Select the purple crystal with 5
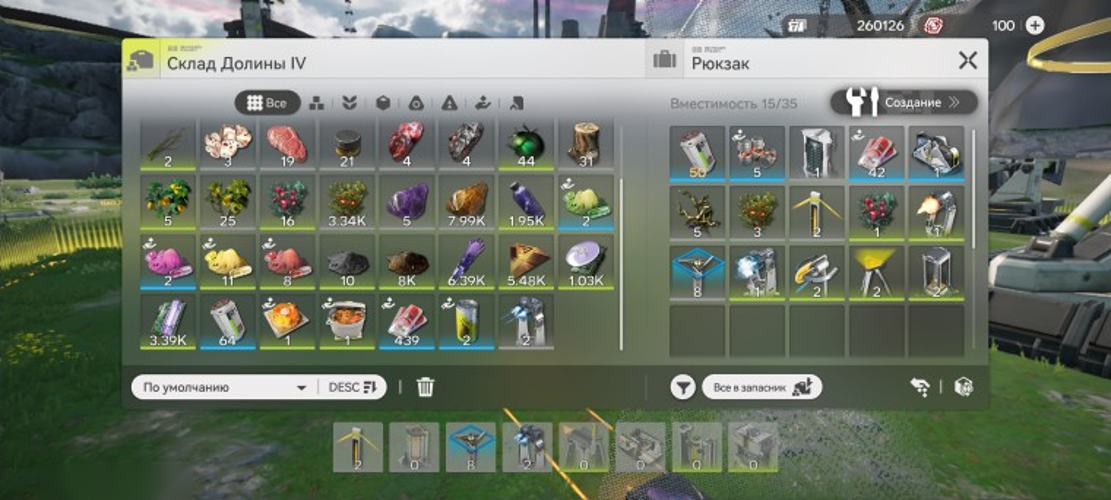 [x=406, y=203]
